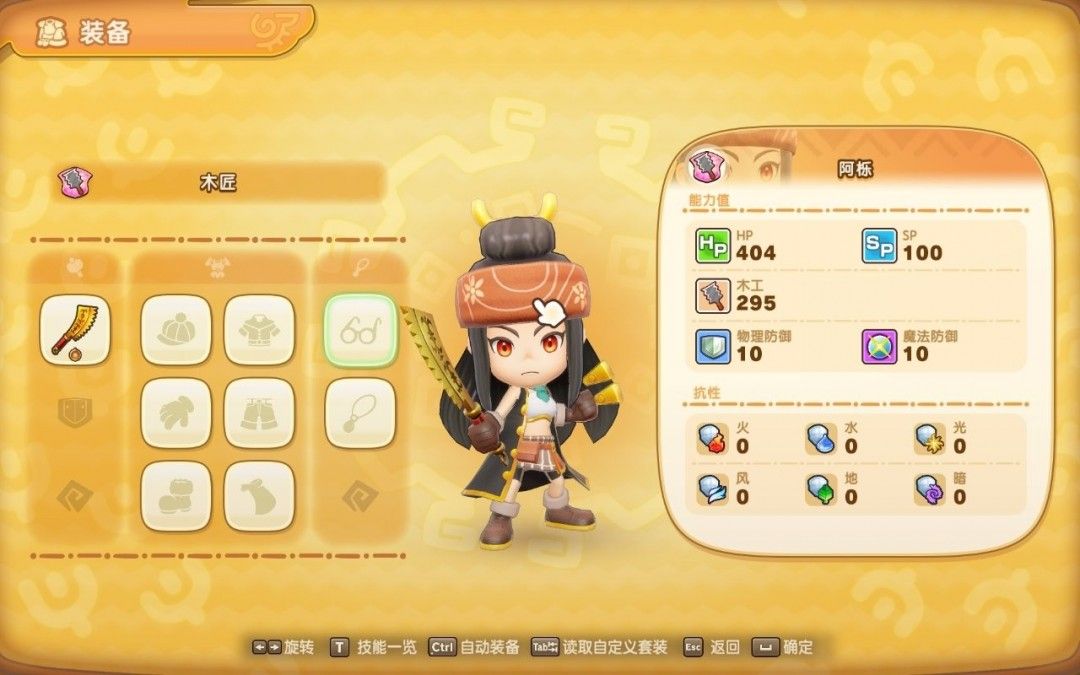
Task: Select the equipped saw weapon slot
Action: pyautogui.click(x=75, y=329)
